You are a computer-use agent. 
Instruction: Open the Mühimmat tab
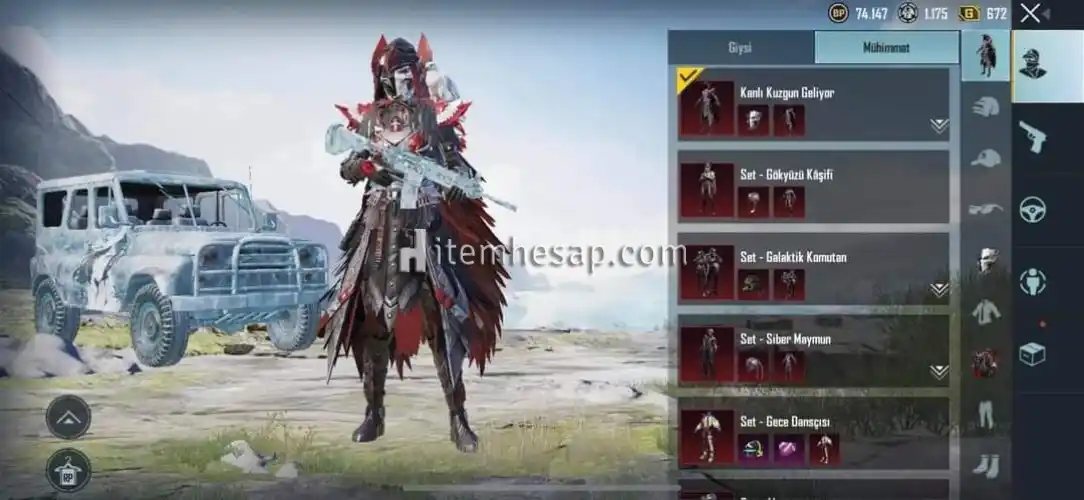886,47
